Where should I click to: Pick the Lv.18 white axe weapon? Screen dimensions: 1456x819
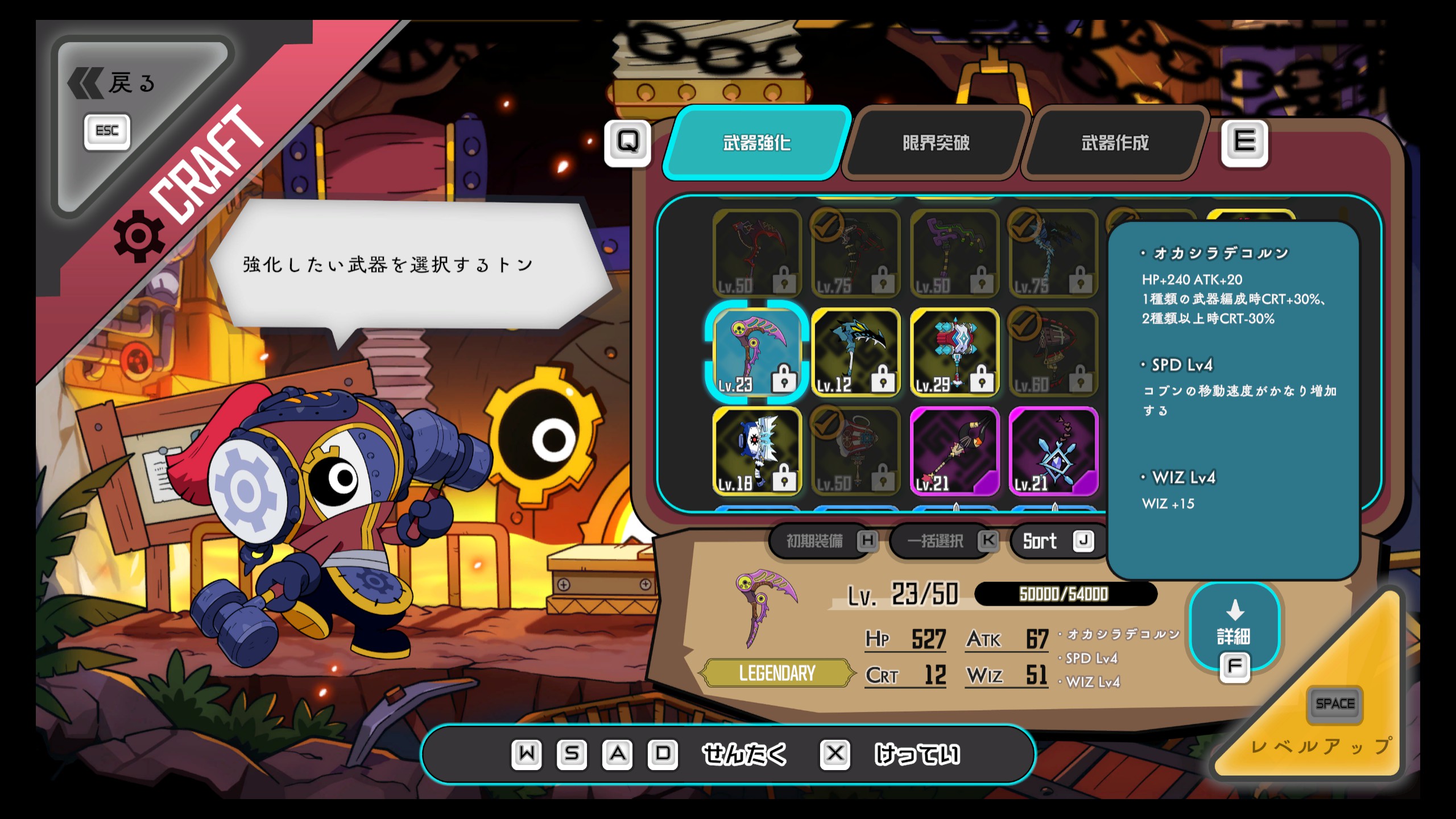[x=756, y=451]
